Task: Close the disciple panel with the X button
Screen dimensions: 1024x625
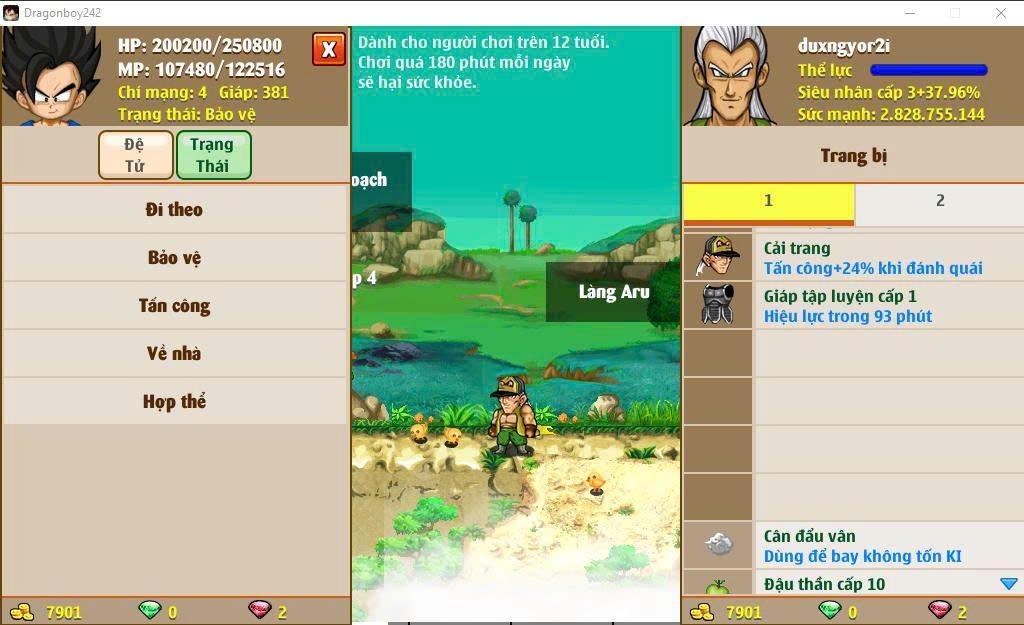Action: 328,49
